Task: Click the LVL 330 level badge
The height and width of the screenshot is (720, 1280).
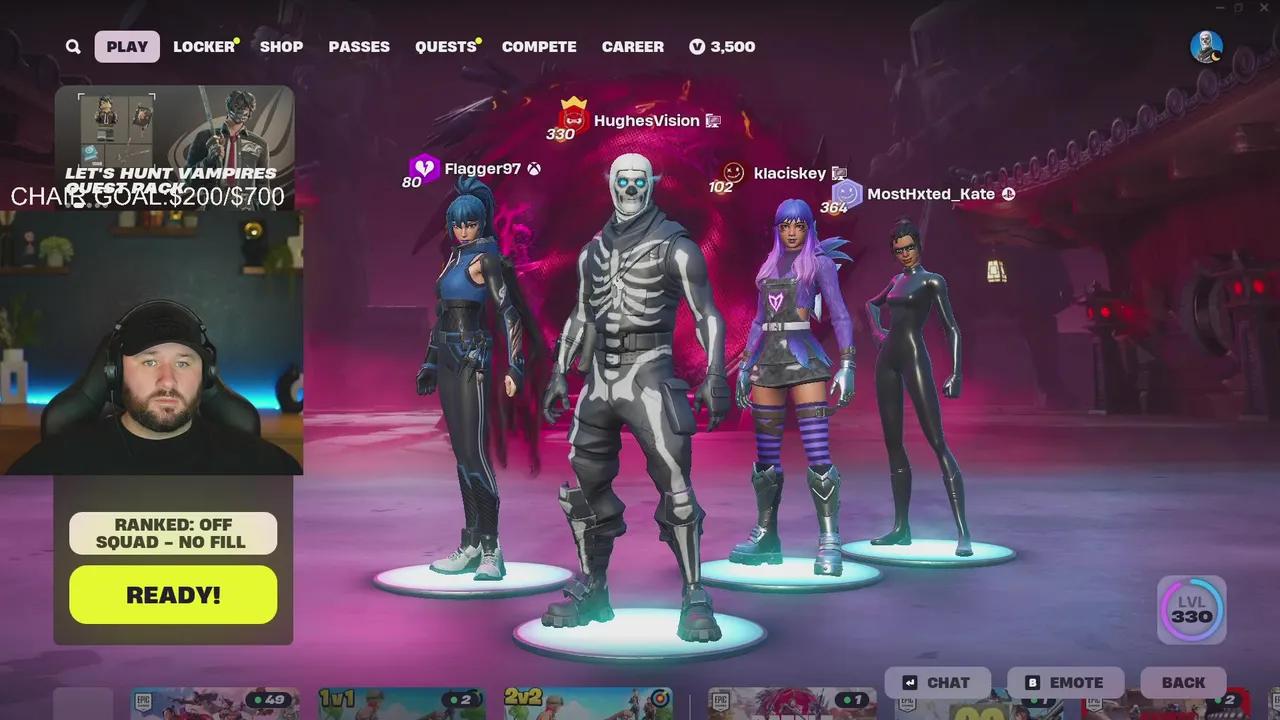Action: click(x=1190, y=609)
